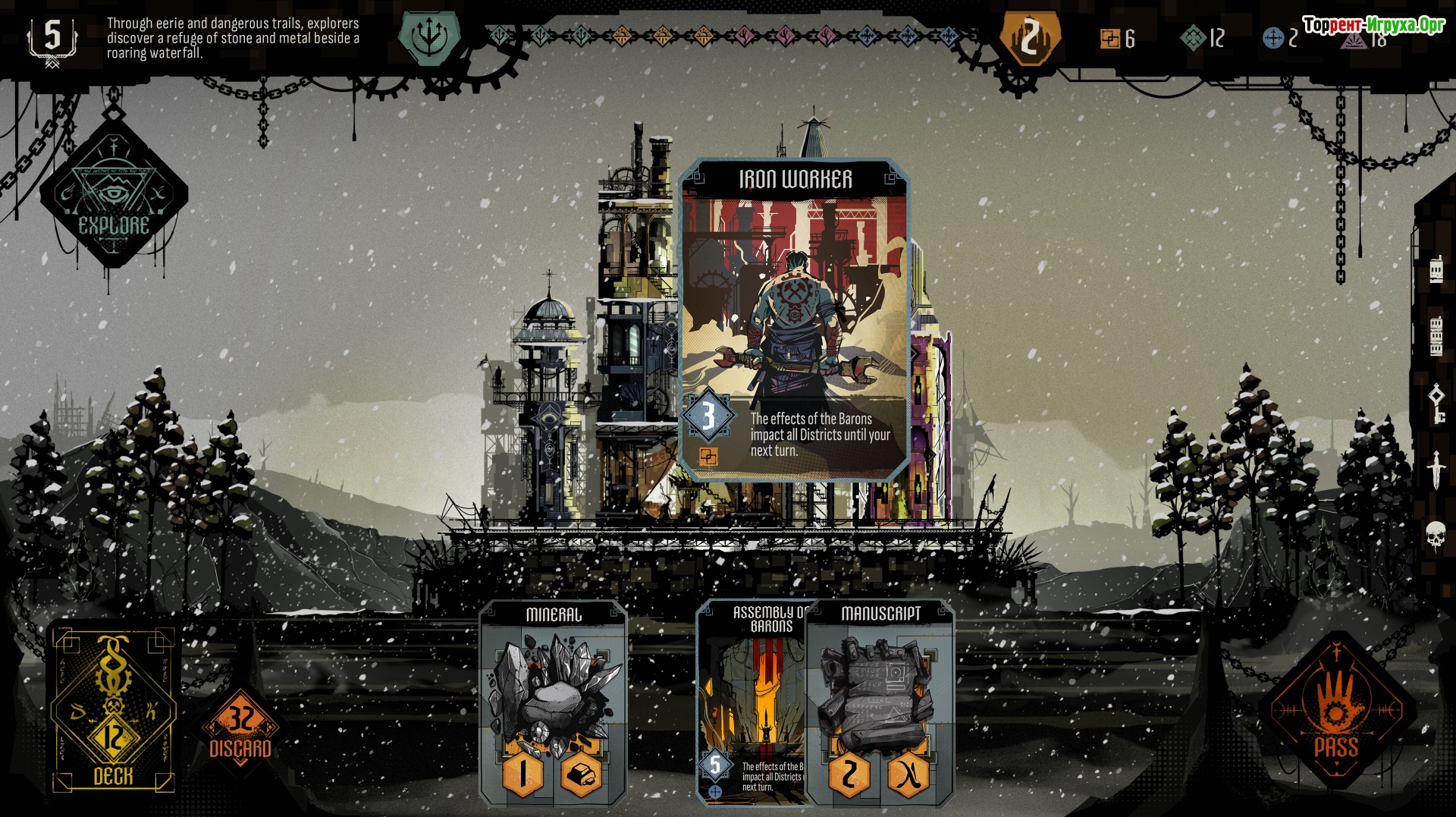
Task: Open the Explore diamond emblem
Action: (114, 193)
